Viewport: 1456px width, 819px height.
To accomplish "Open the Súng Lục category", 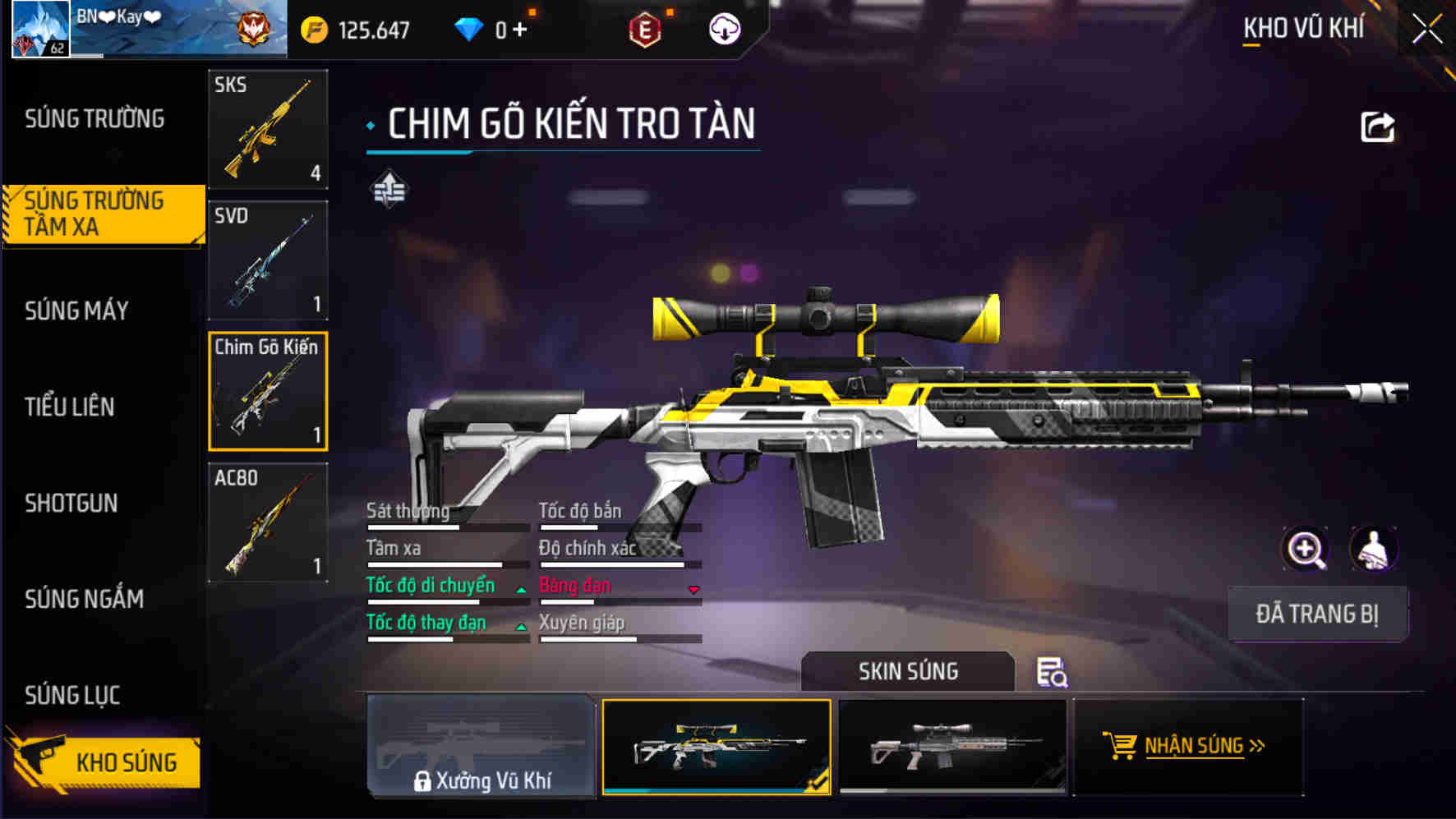I will pyautogui.click(x=72, y=695).
